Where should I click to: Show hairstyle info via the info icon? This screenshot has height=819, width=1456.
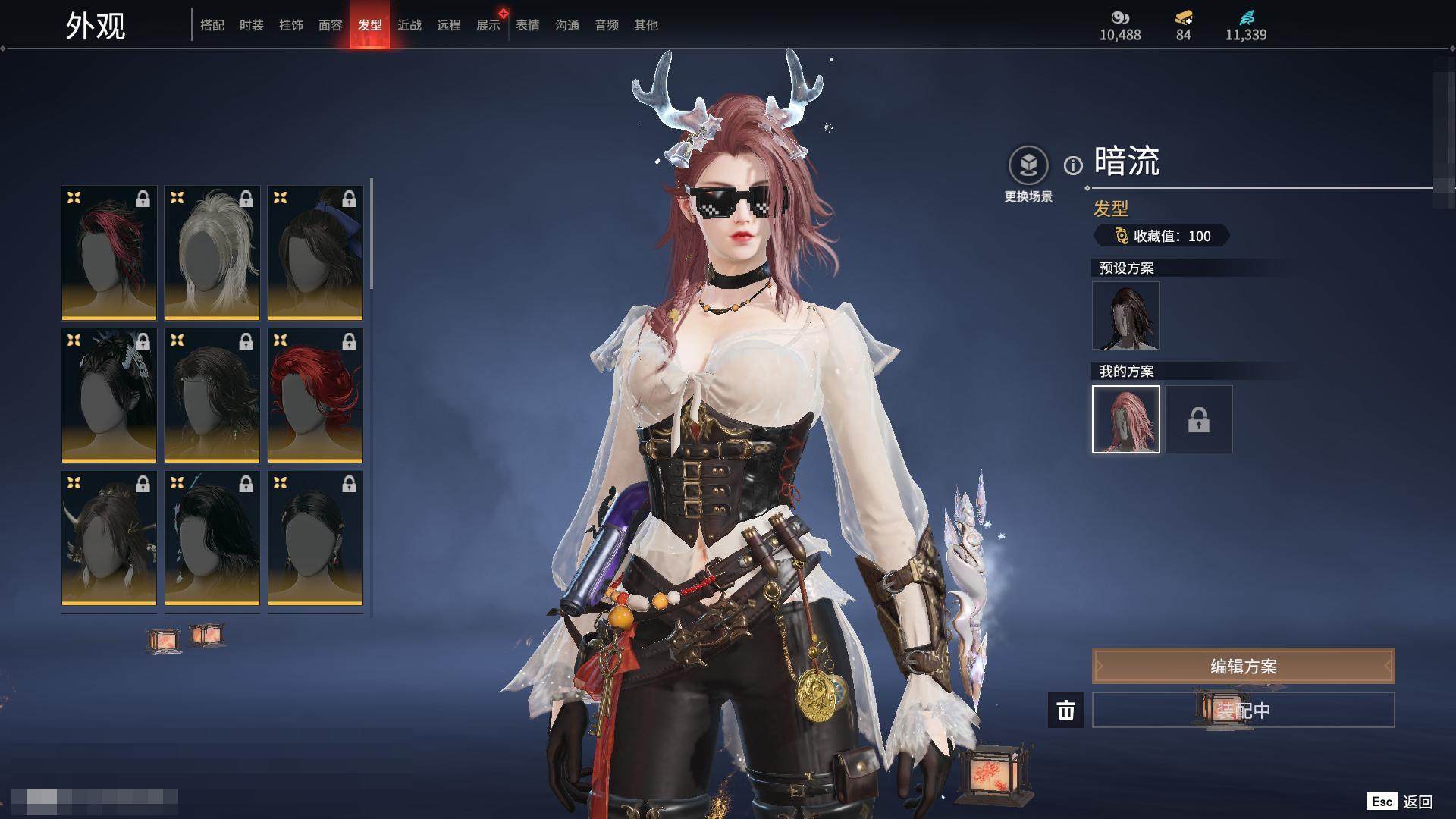[1073, 165]
